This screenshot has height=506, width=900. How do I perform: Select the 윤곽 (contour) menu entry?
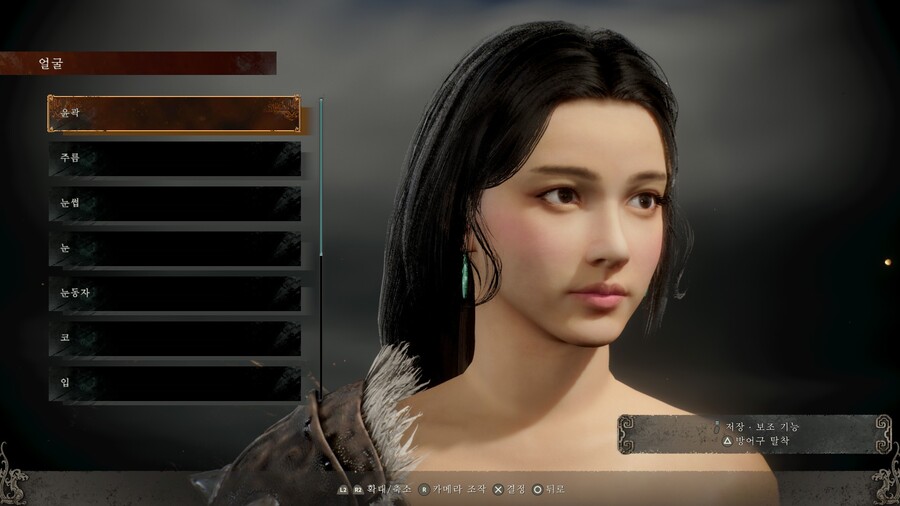(173, 114)
